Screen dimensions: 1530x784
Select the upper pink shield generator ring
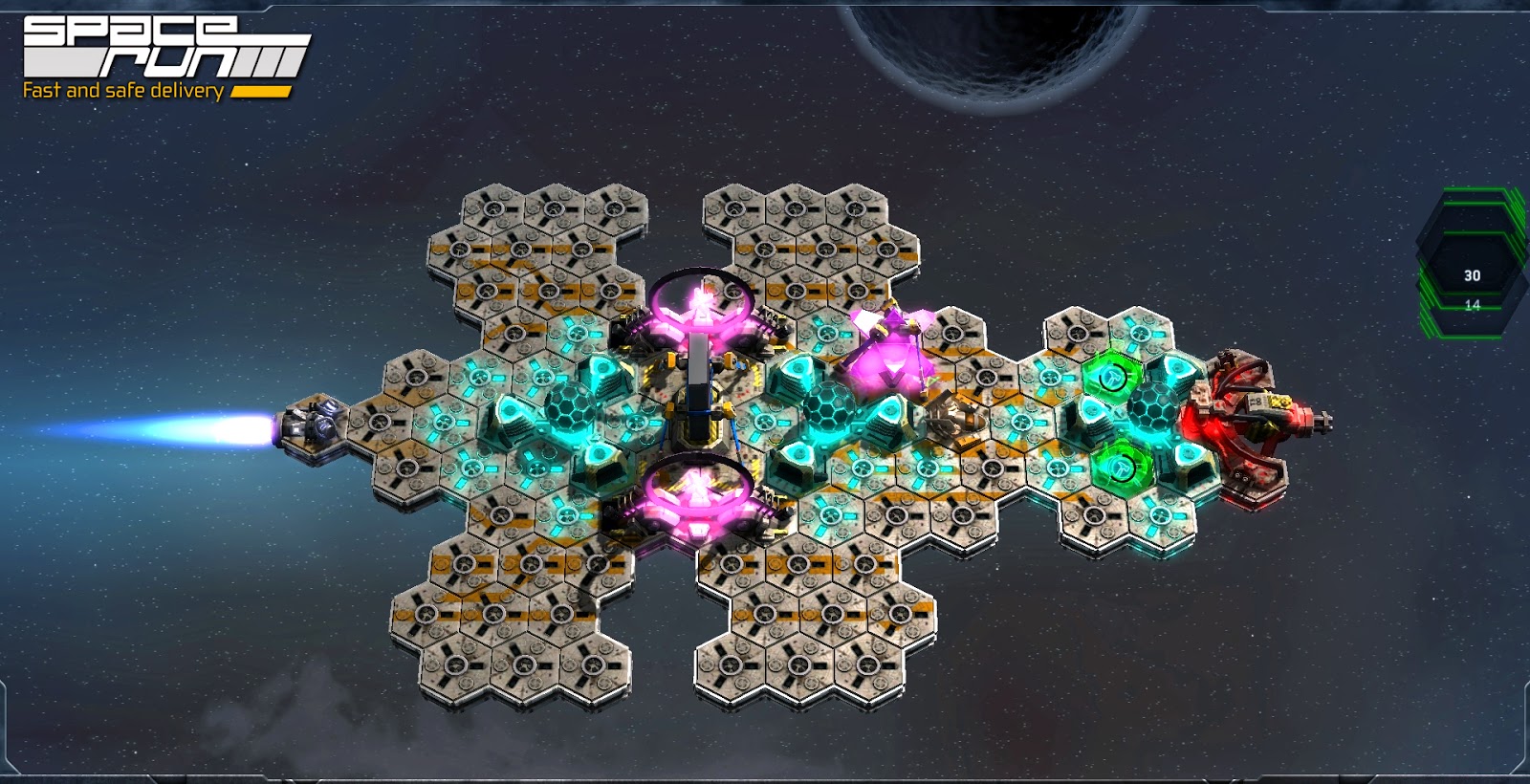point(703,306)
